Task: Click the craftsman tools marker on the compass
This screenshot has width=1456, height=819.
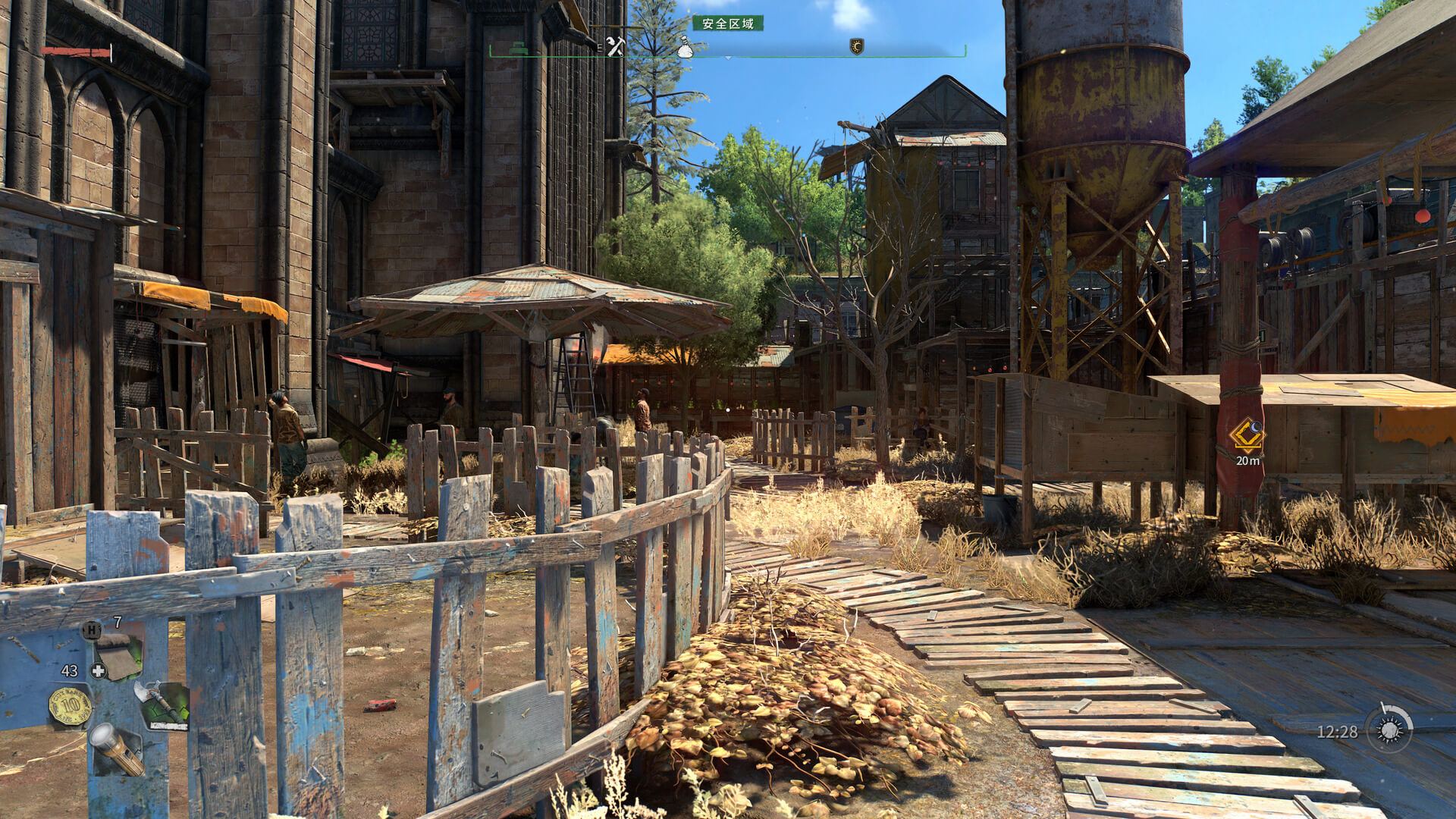Action: coord(614,46)
